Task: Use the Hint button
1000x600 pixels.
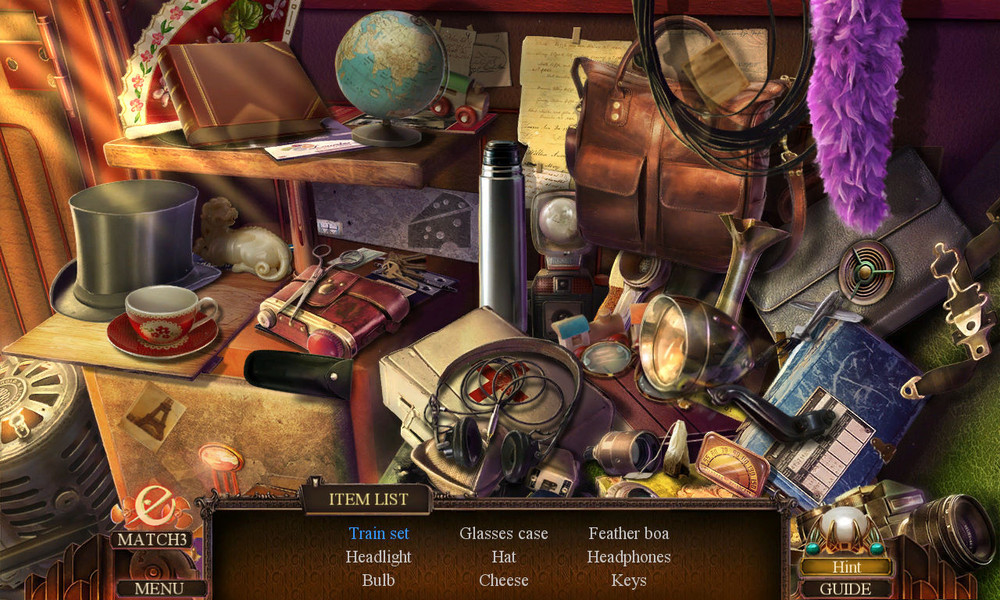Action: pyautogui.click(x=845, y=567)
